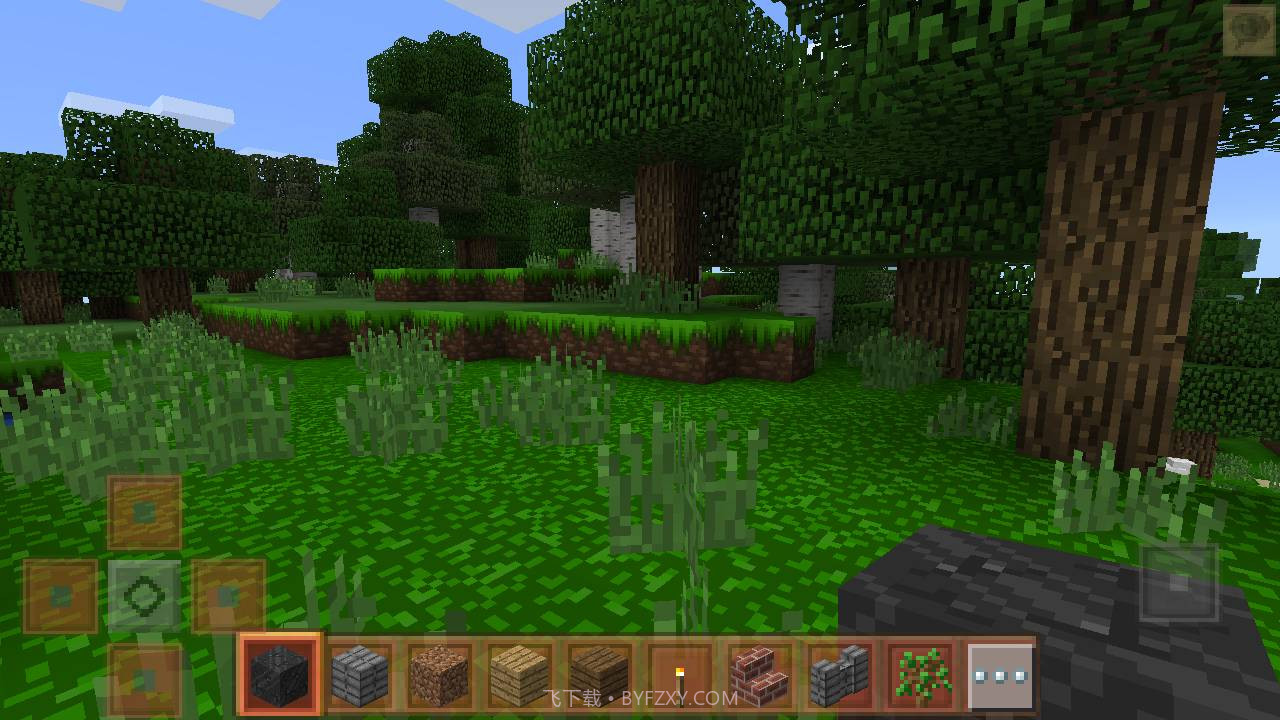Tap the D-pad right button
Screen dimensions: 1280x720
[228, 597]
